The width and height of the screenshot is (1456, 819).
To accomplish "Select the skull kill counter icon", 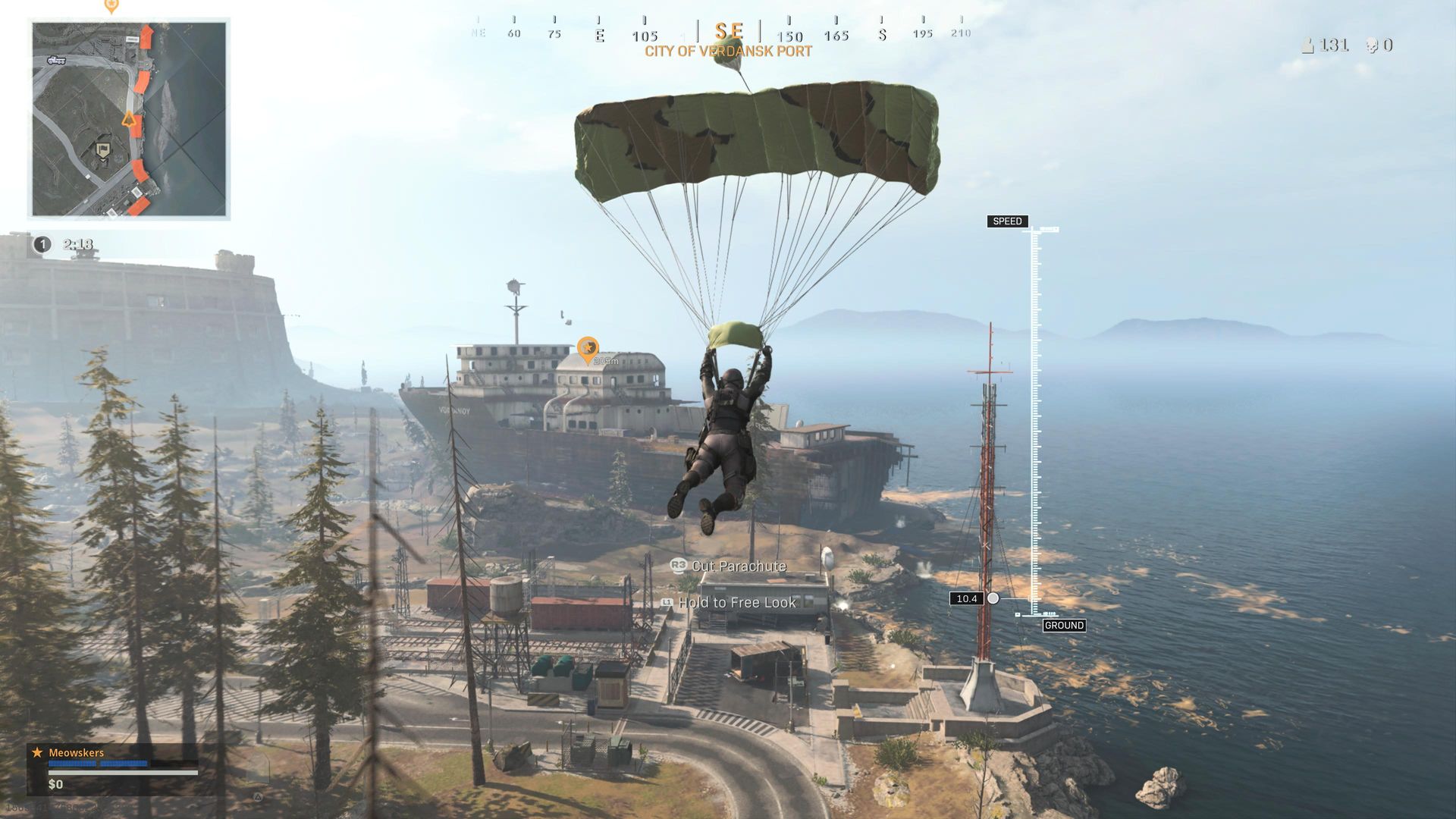I will click(x=1371, y=45).
